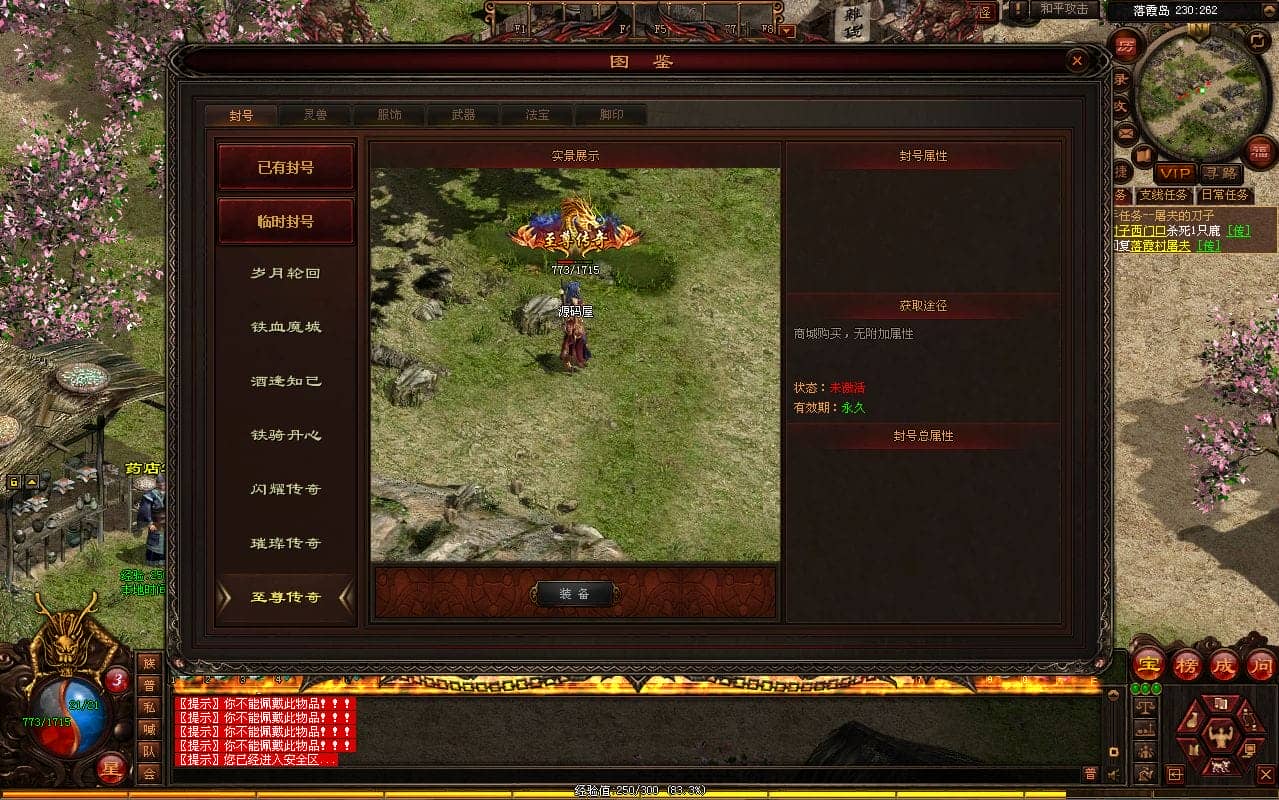Activate the 寻路 pathfinding button

click(1220, 173)
